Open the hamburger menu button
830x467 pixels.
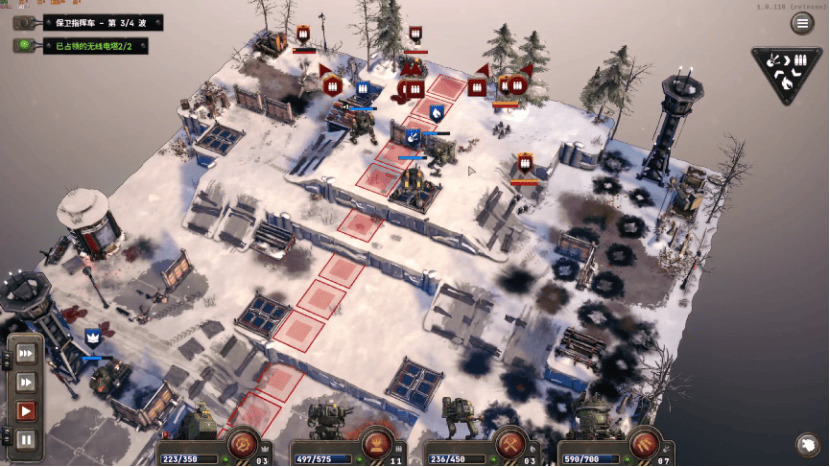pyautogui.click(x=802, y=23)
